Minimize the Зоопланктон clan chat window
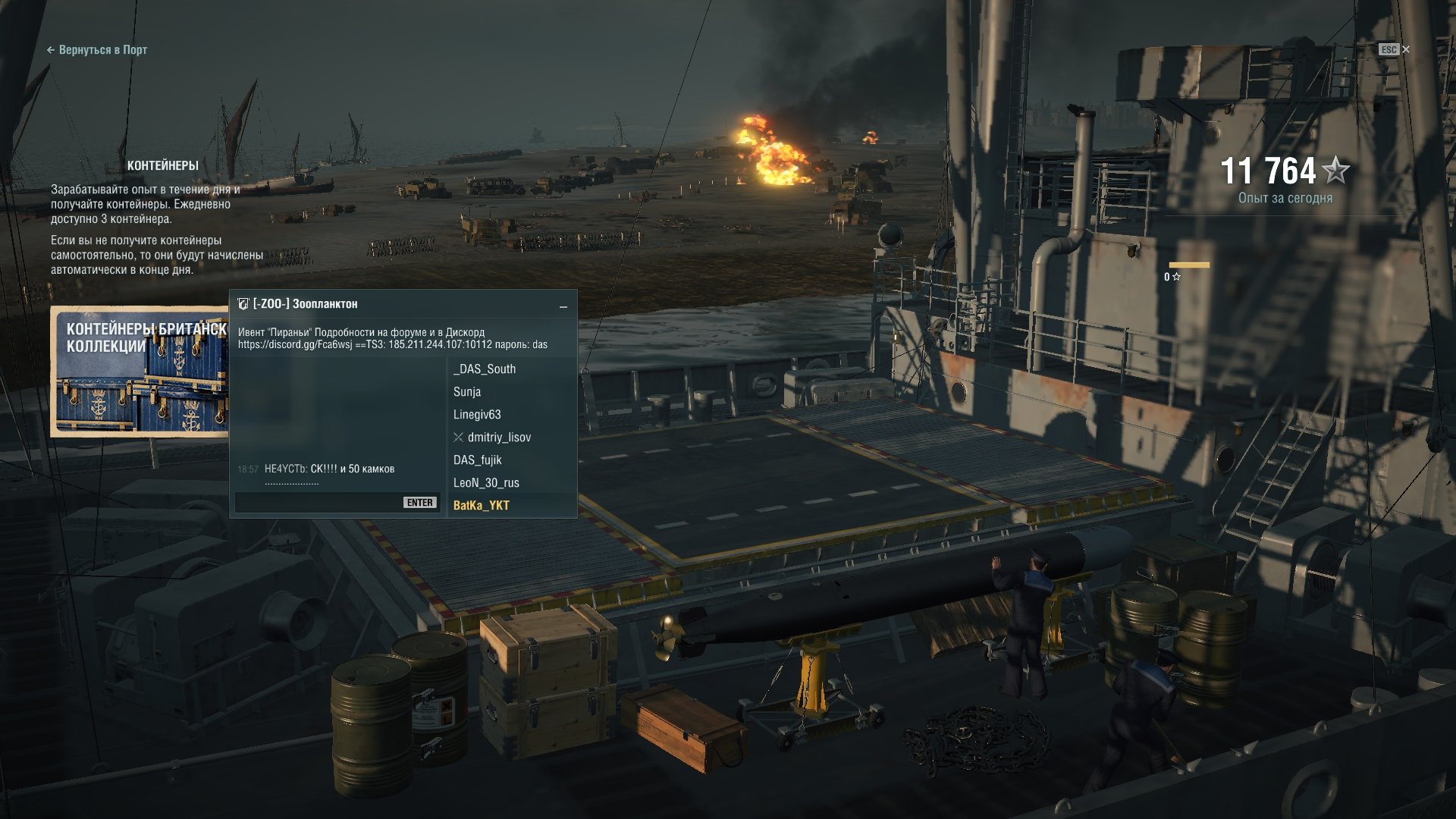Screen dimensions: 1456x819 563,306
